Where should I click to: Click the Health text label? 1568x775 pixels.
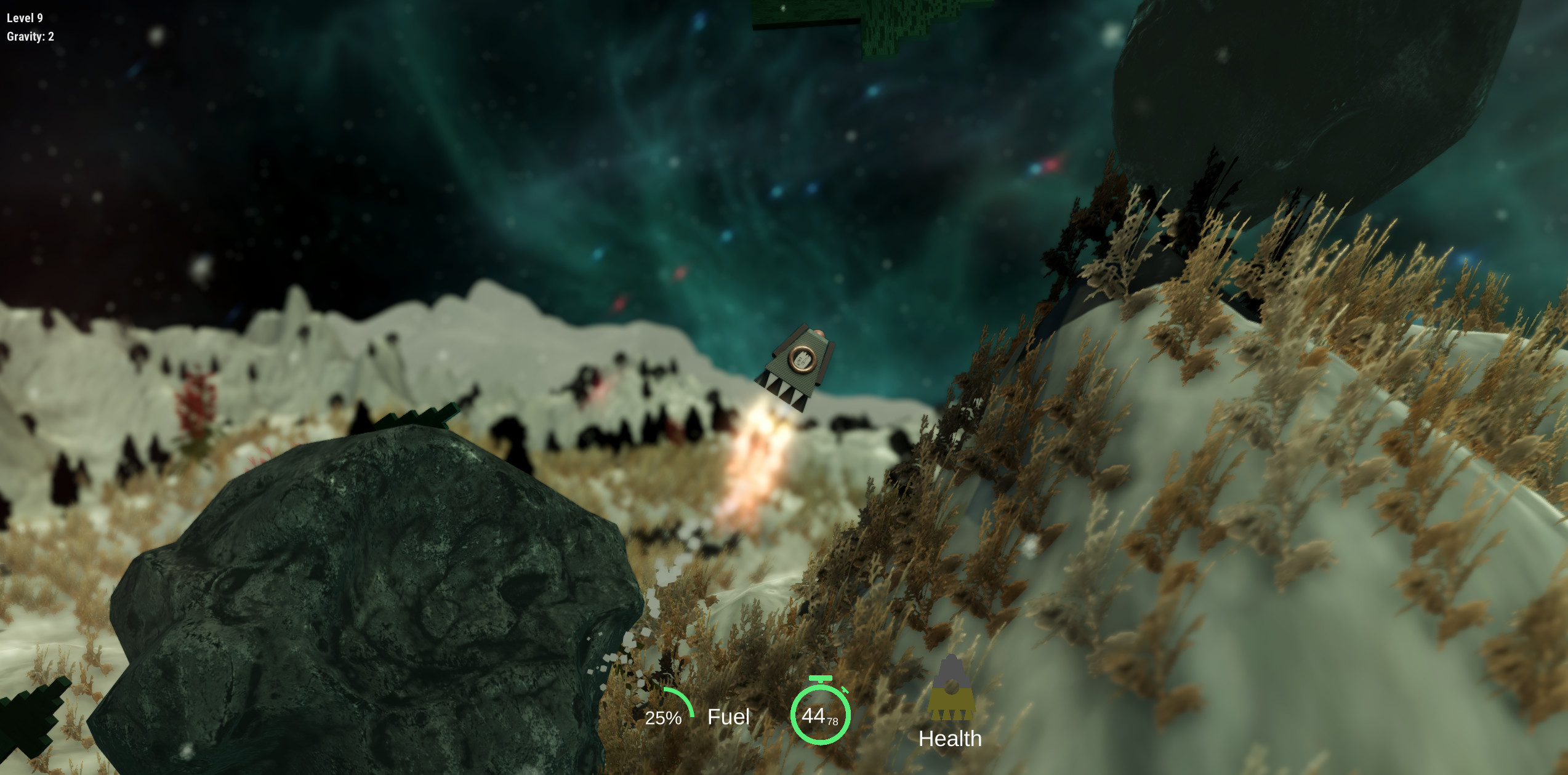[x=951, y=739]
